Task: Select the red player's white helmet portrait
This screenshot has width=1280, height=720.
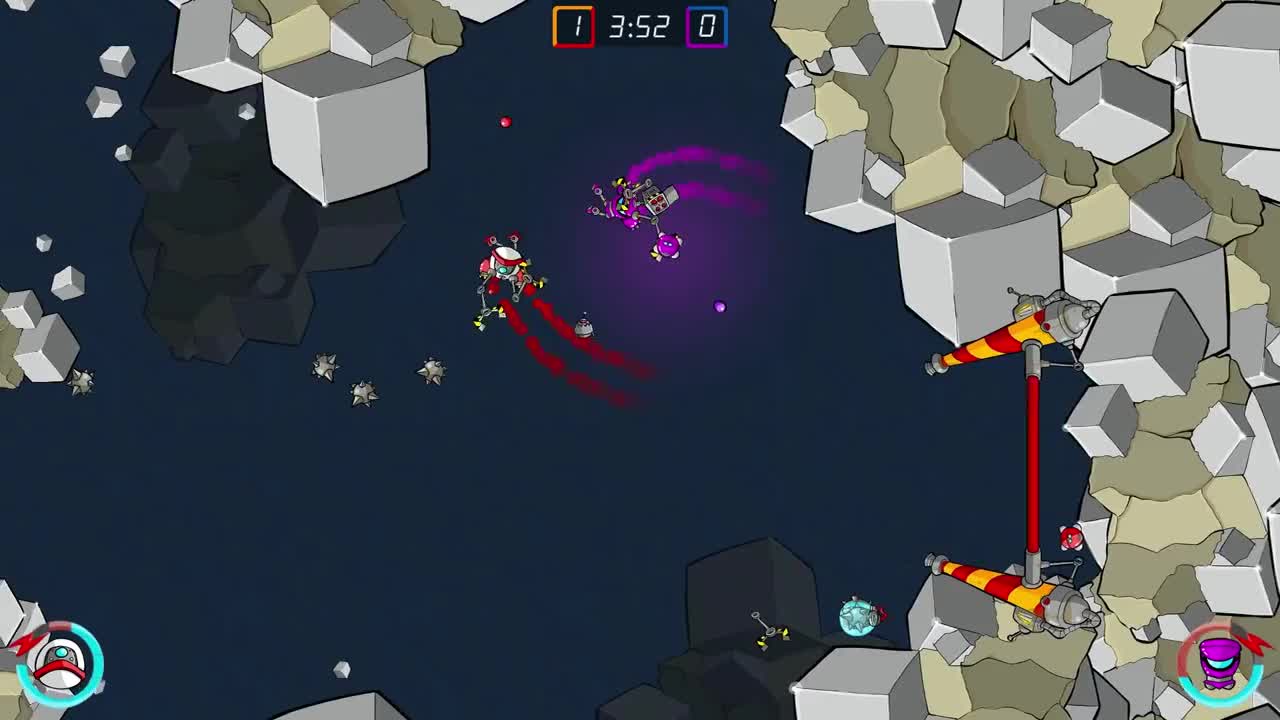Action: click(x=58, y=665)
